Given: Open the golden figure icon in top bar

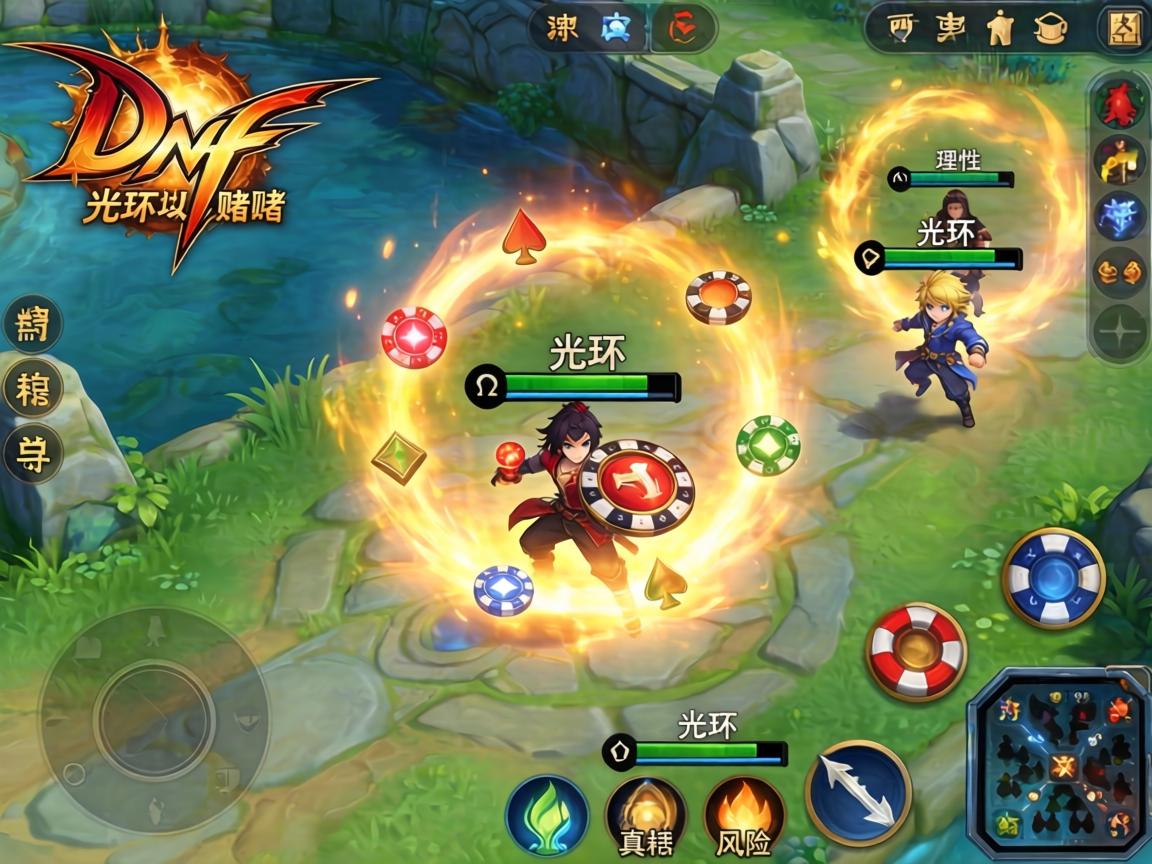Looking at the screenshot, I should 998,30.
